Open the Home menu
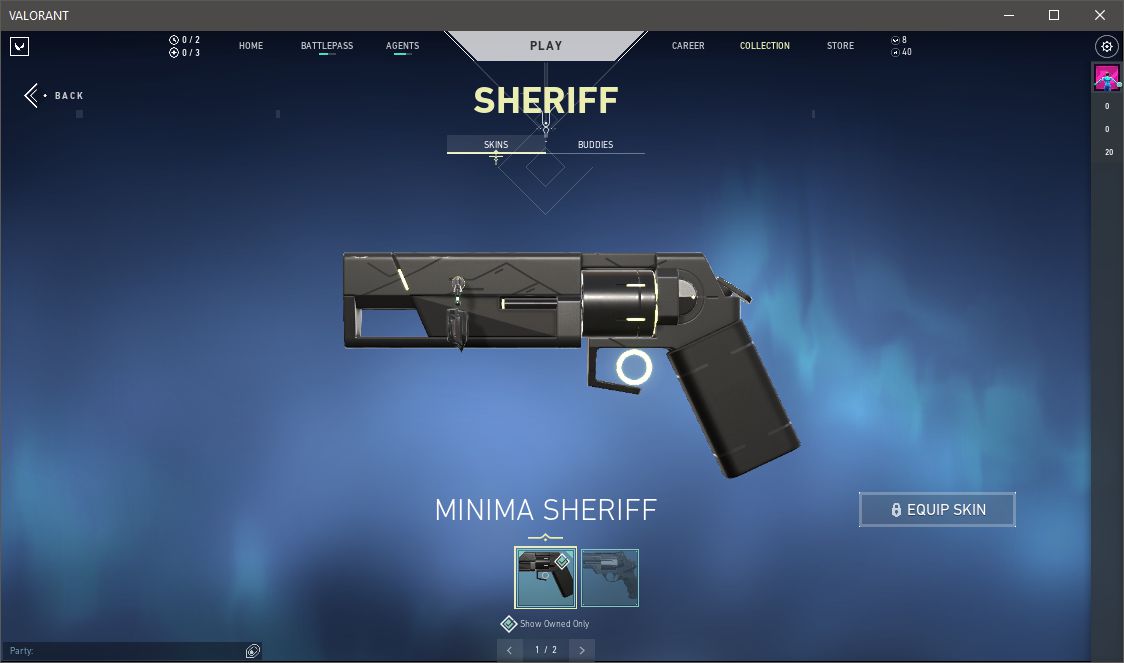 click(x=251, y=46)
